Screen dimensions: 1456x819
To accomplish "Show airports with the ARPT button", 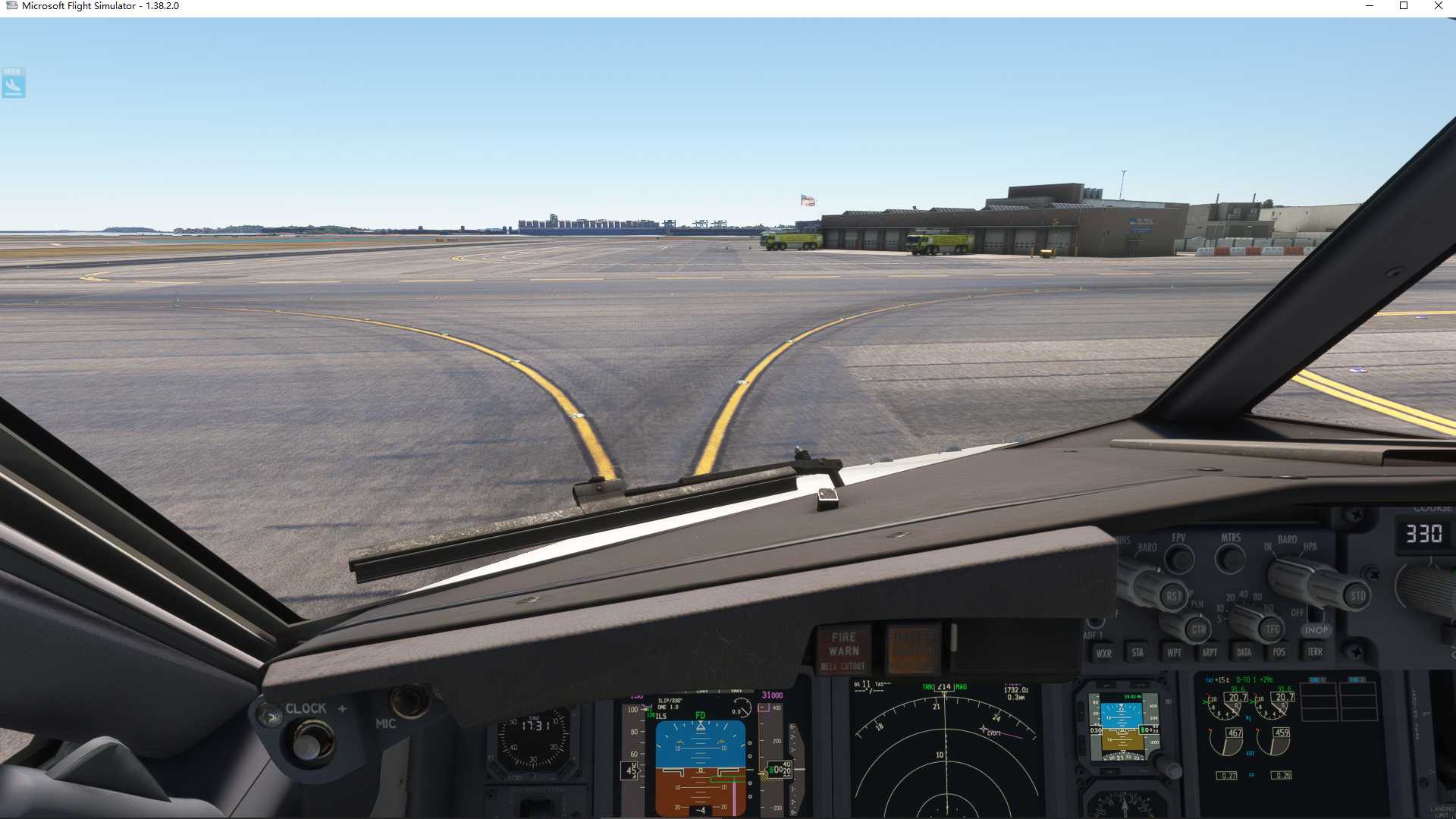I will tap(1210, 652).
